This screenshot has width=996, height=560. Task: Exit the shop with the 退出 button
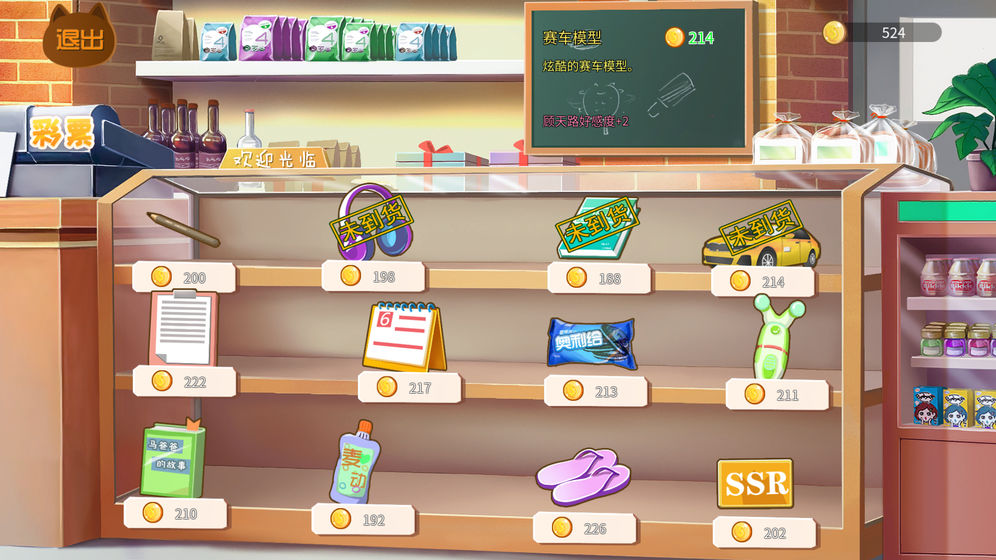tap(79, 39)
